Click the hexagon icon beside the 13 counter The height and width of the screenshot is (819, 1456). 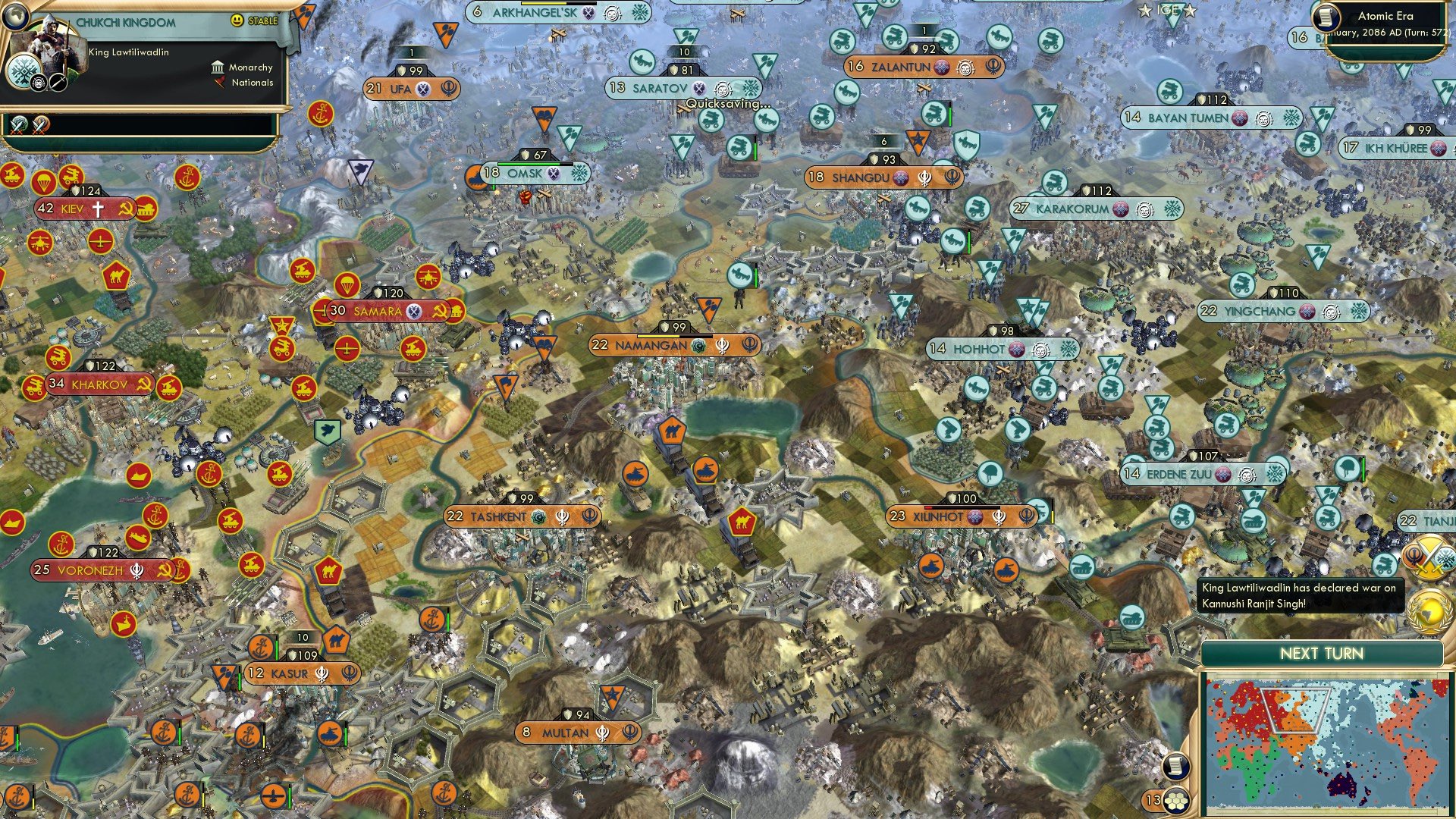click(1177, 802)
